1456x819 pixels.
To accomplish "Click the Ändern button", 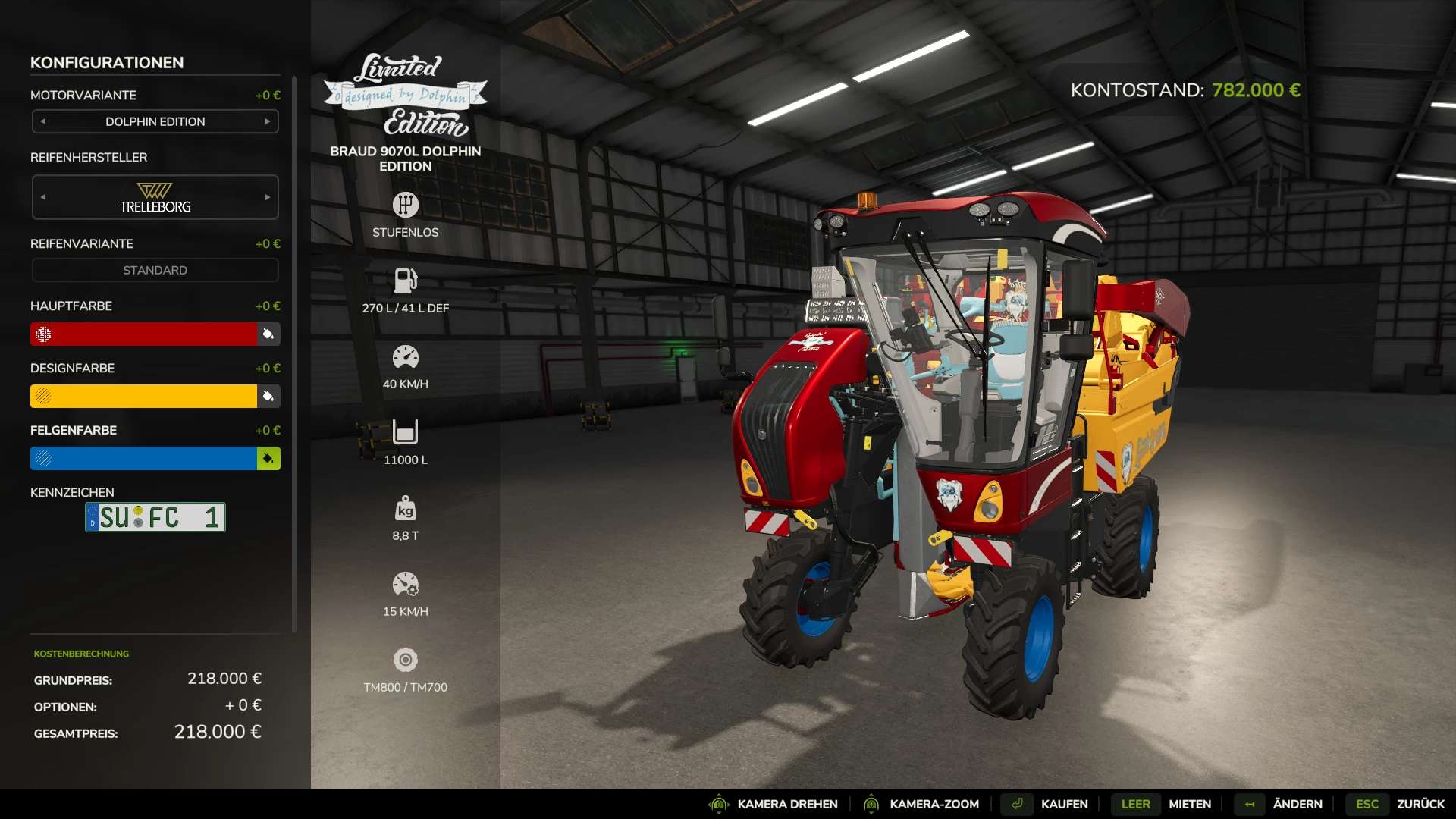I will (1297, 804).
